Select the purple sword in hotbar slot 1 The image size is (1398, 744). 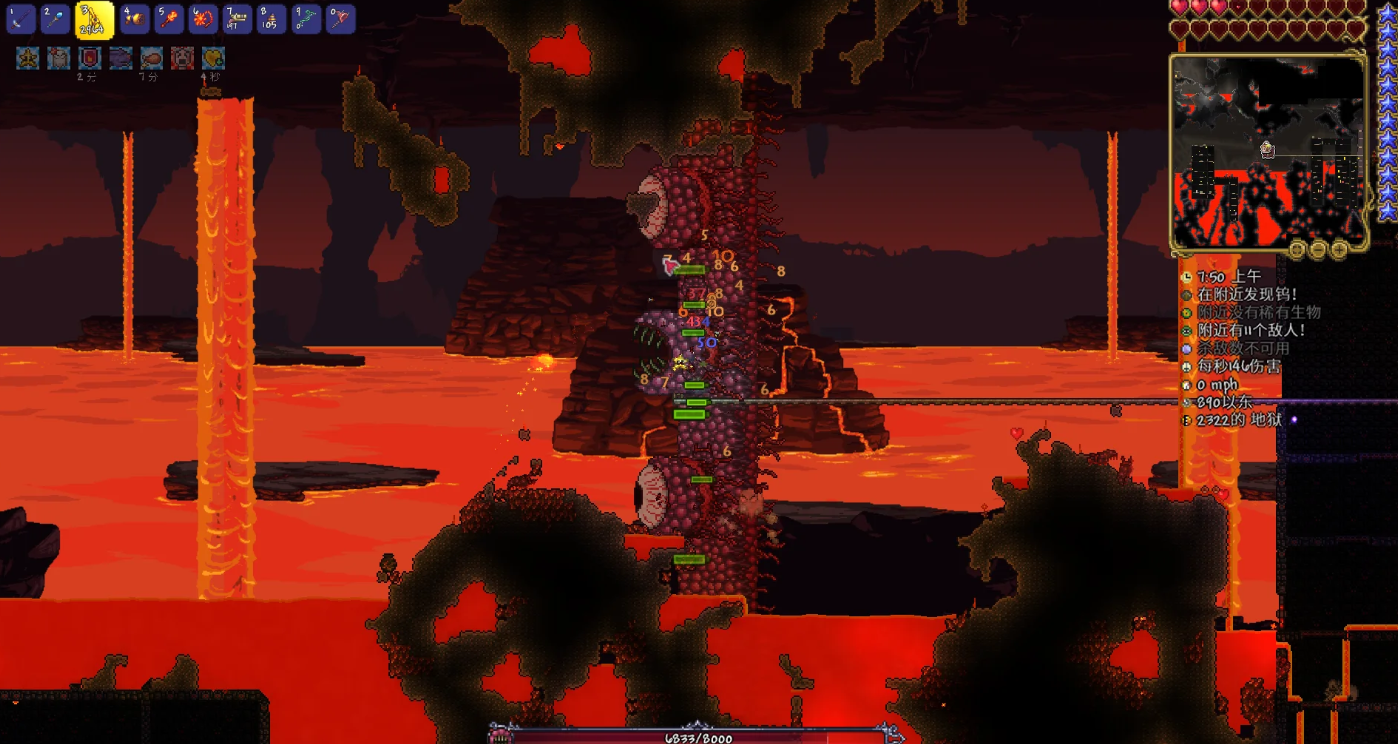[21, 18]
